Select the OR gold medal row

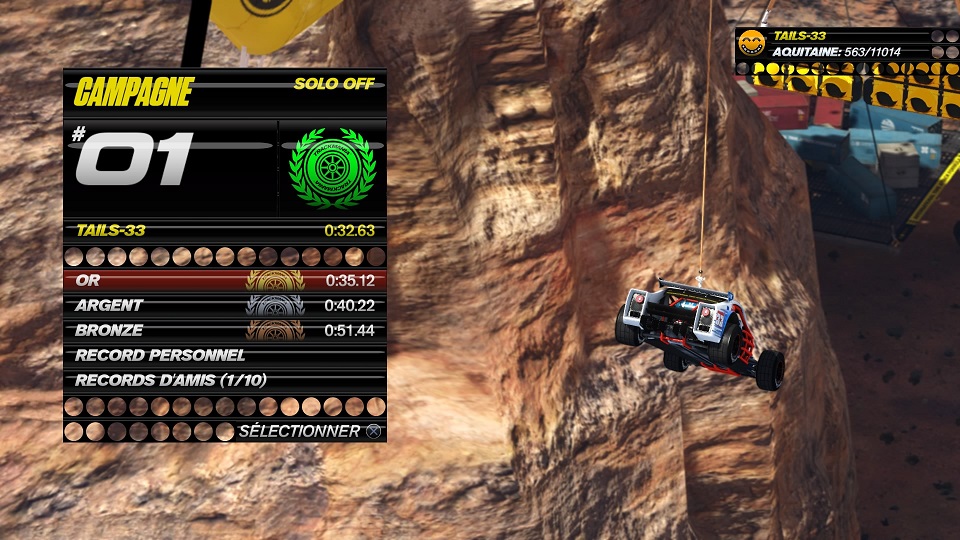pos(224,280)
